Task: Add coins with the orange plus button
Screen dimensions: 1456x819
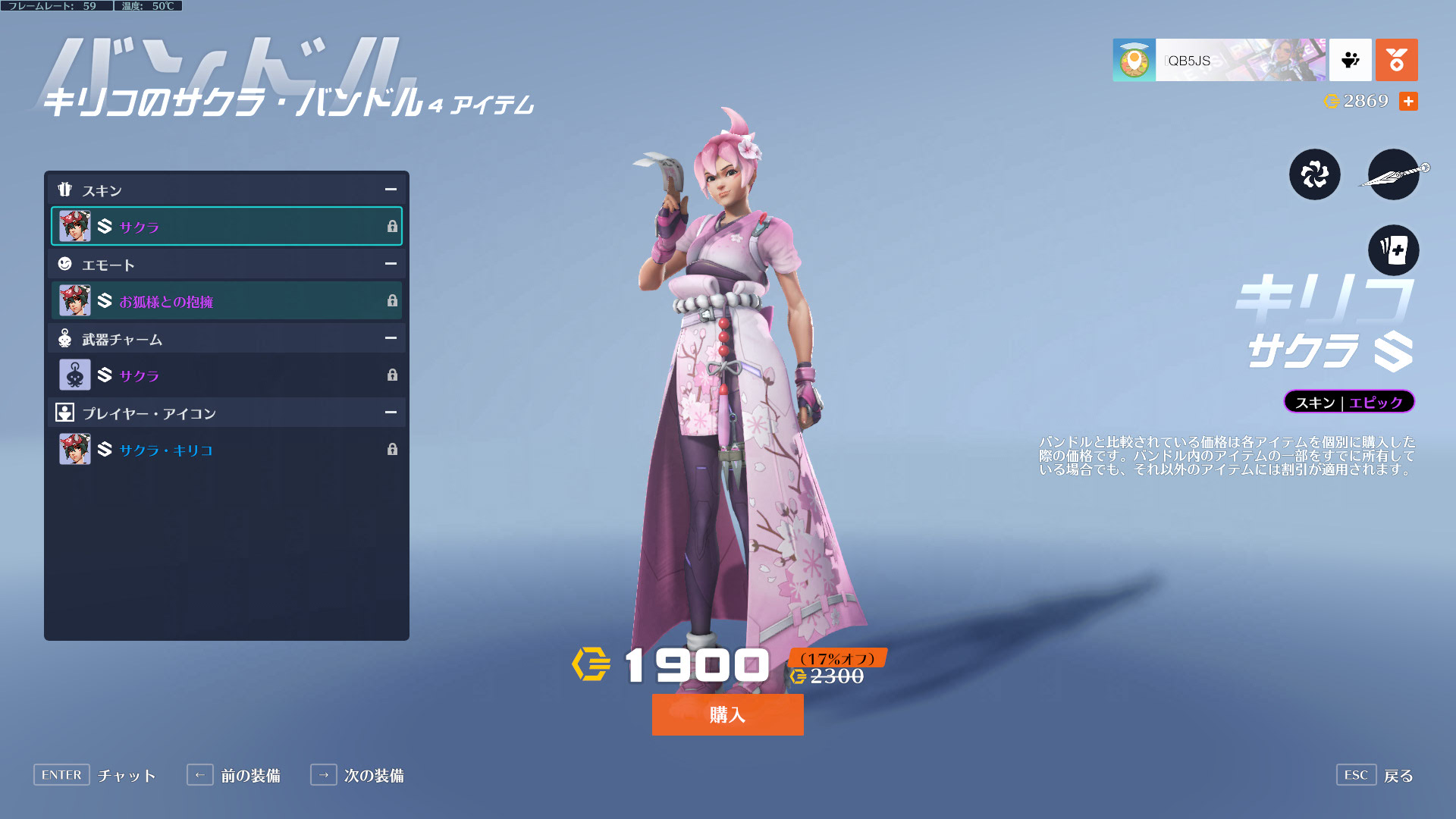Action: pyautogui.click(x=1408, y=101)
